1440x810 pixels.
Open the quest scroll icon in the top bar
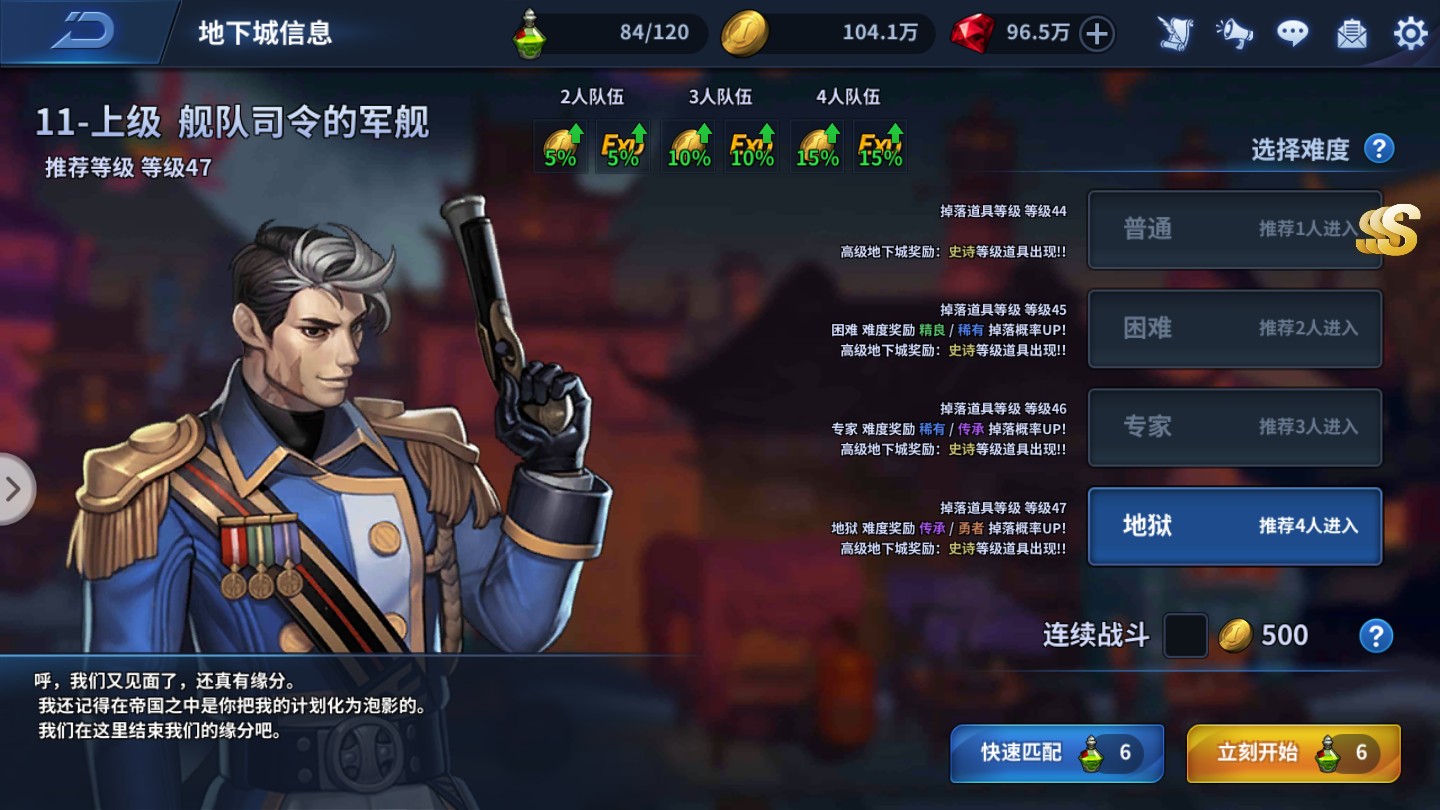click(x=1176, y=33)
